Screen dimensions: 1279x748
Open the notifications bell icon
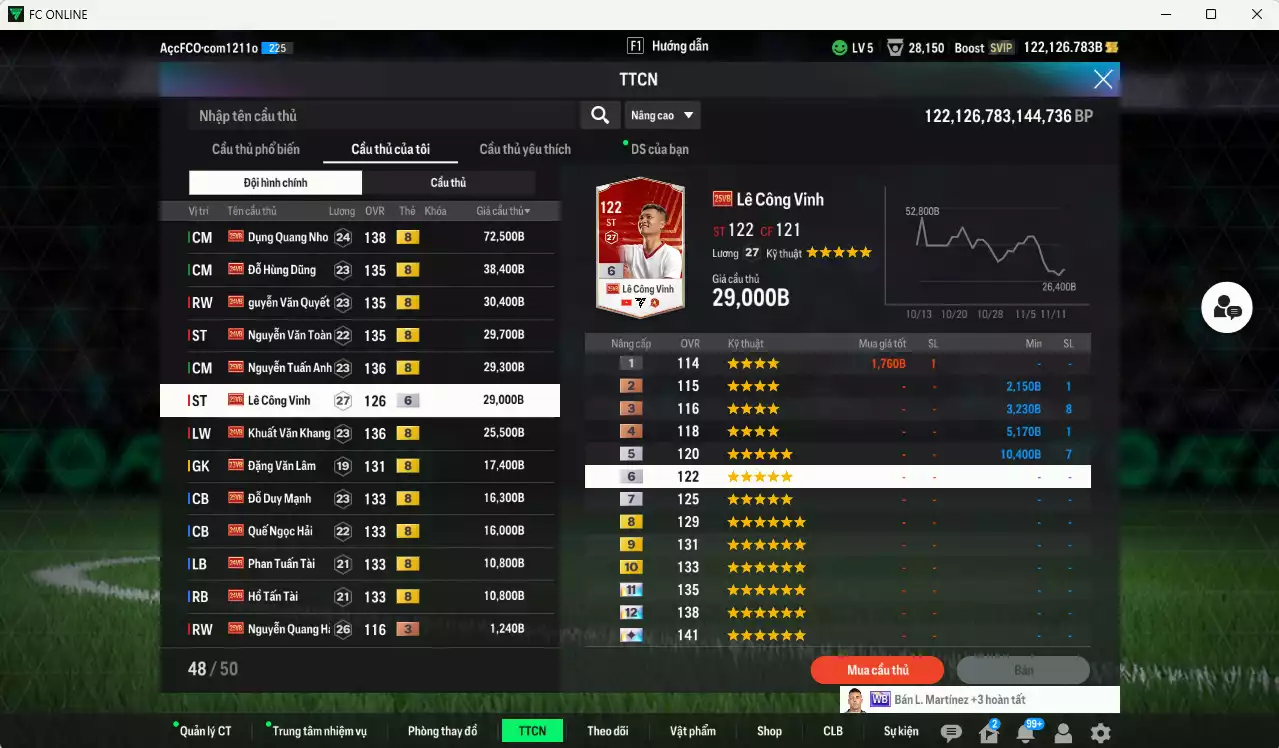pyautogui.click(x=1025, y=733)
